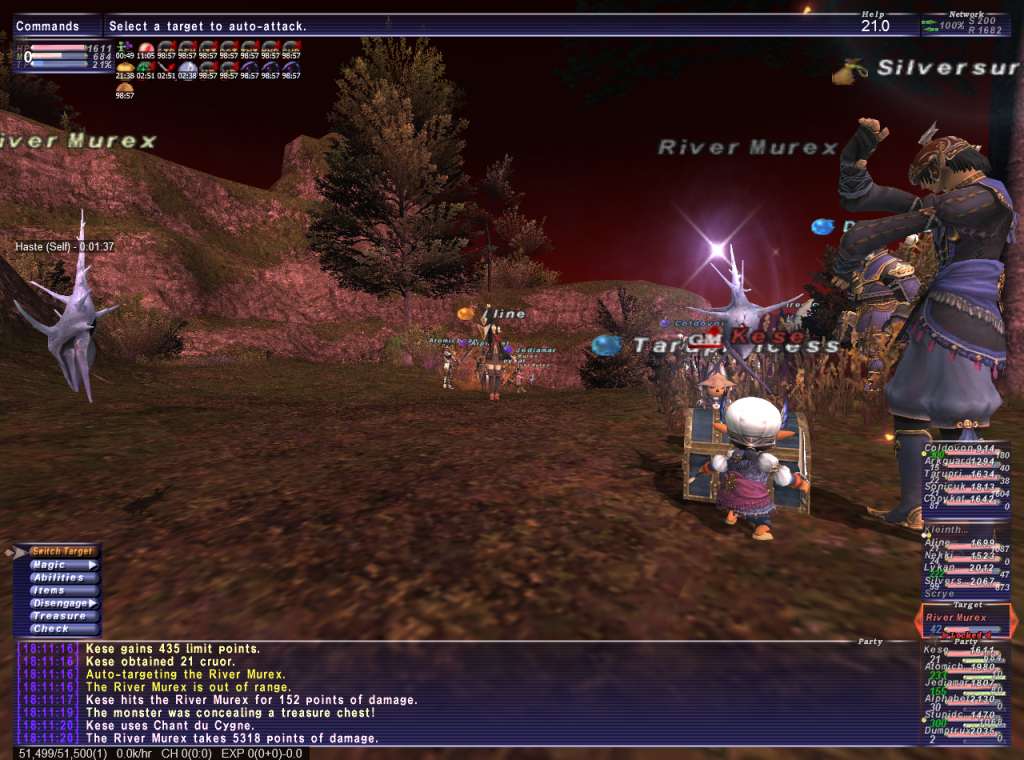Choose Switch Target in the command menu
The width and height of the screenshot is (1024, 760).
(x=62, y=552)
